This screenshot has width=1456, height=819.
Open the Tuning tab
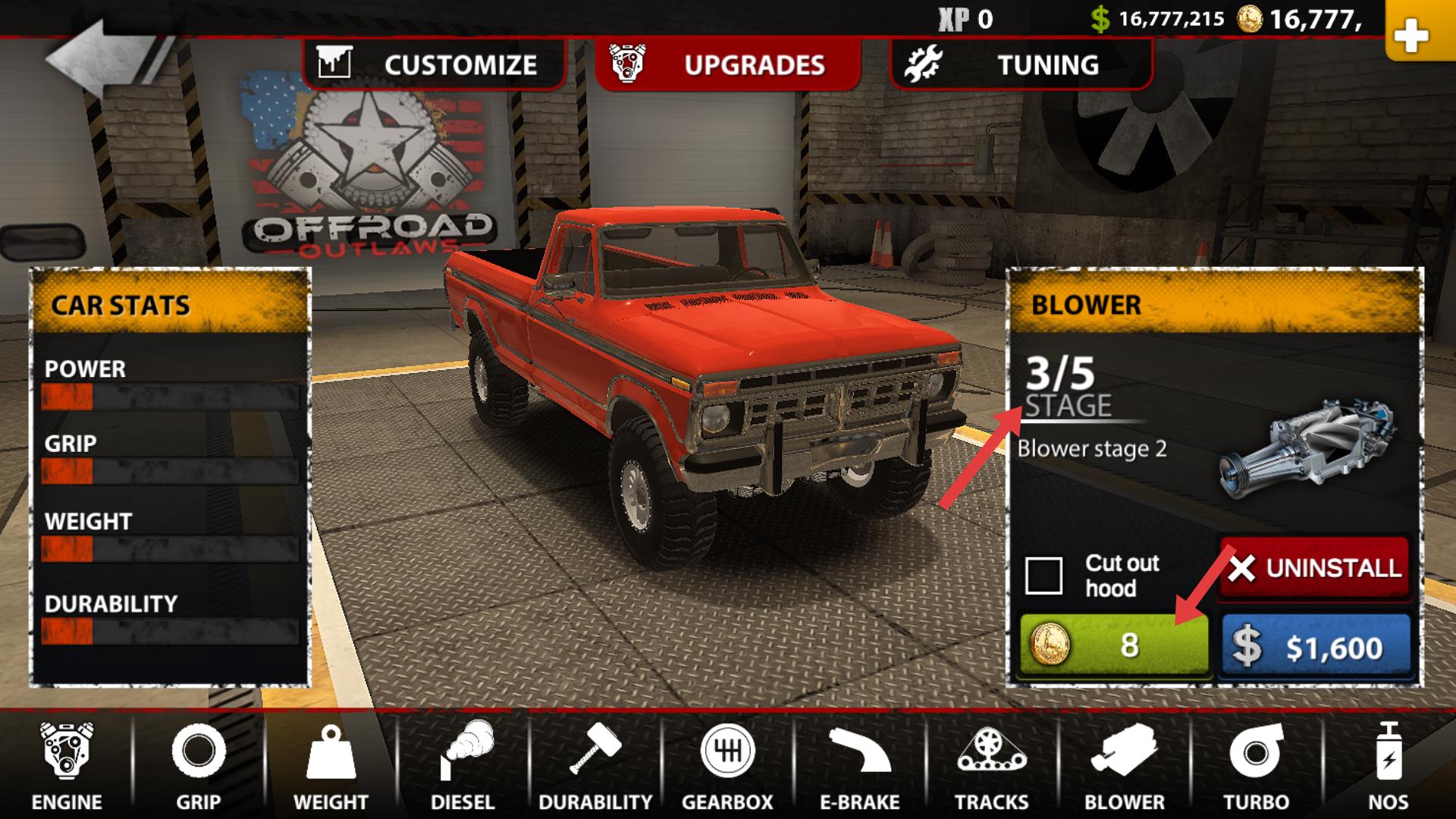[1020, 64]
